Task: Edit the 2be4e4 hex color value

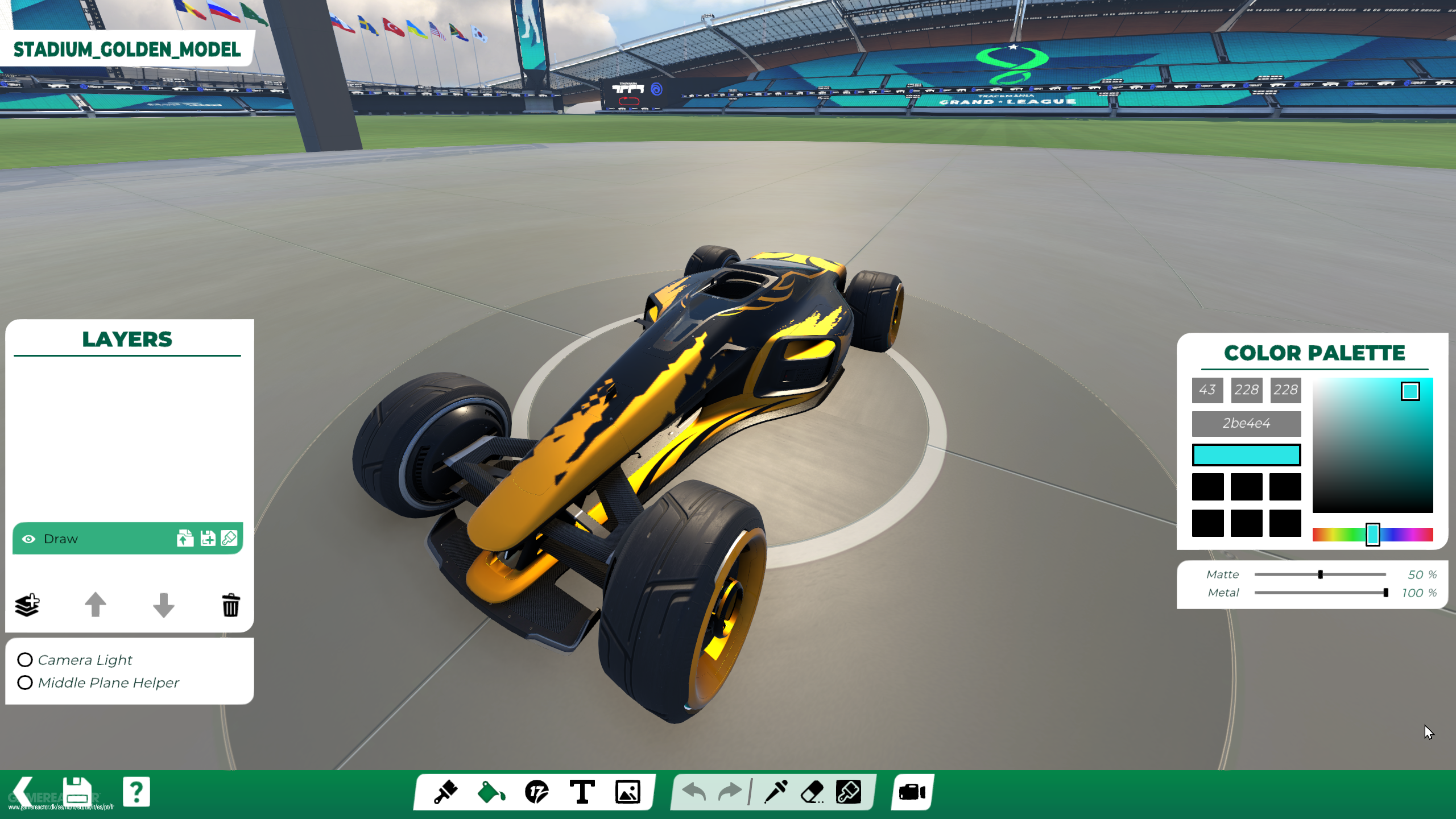Action: (x=1247, y=423)
